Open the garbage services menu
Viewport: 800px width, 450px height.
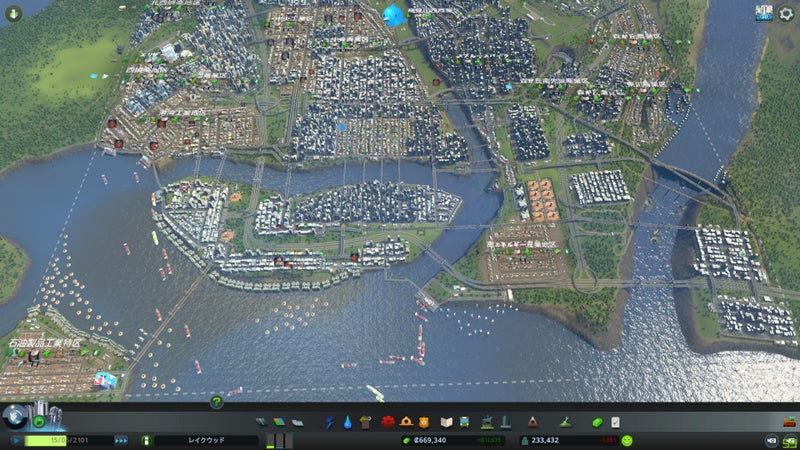366,422
